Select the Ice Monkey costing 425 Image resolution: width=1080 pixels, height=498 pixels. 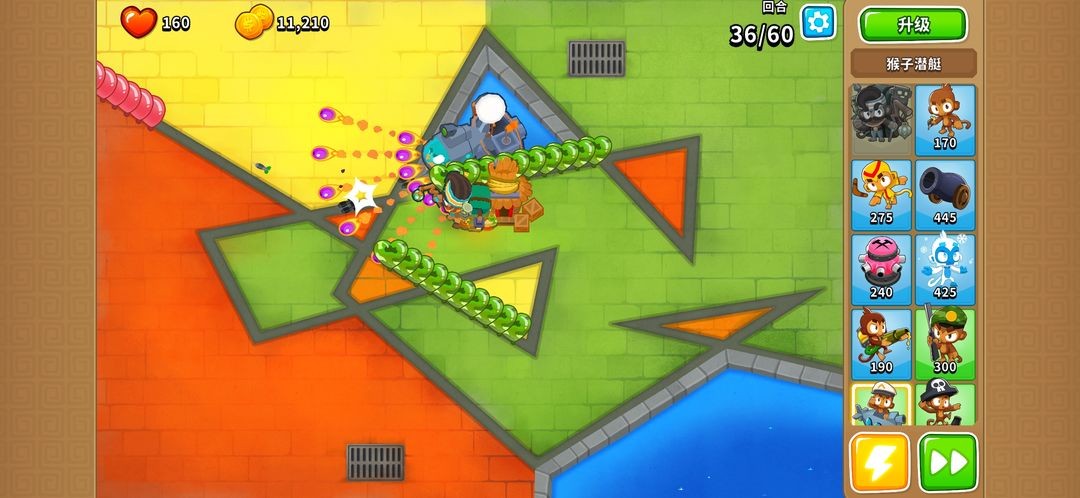point(944,268)
